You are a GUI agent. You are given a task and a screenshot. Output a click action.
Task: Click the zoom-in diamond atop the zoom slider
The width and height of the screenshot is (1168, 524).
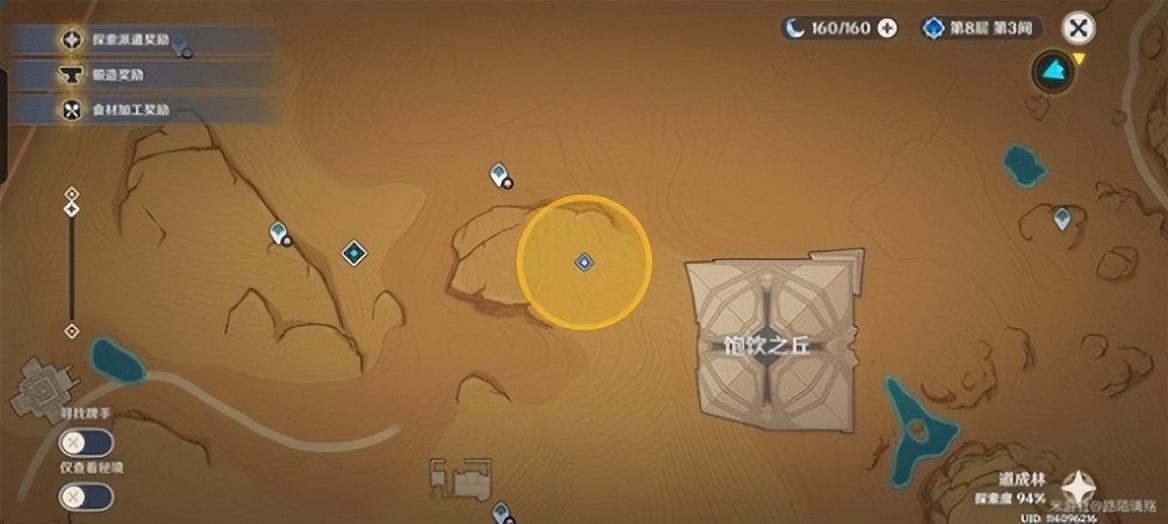pos(71,193)
